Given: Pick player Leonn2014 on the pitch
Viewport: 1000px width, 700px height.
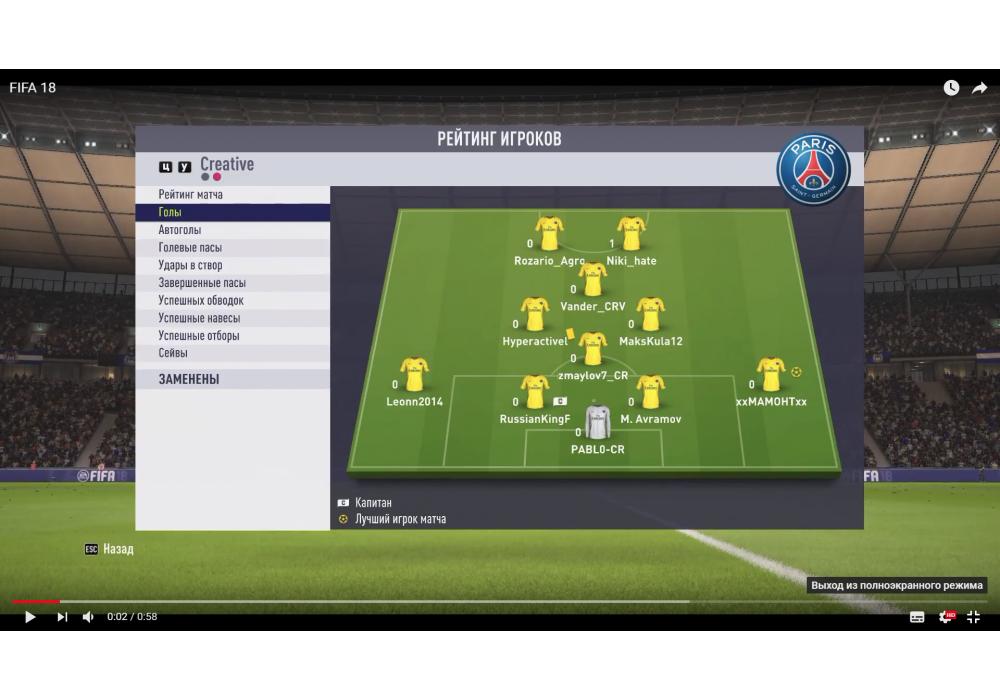Looking at the screenshot, I should (x=414, y=377).
